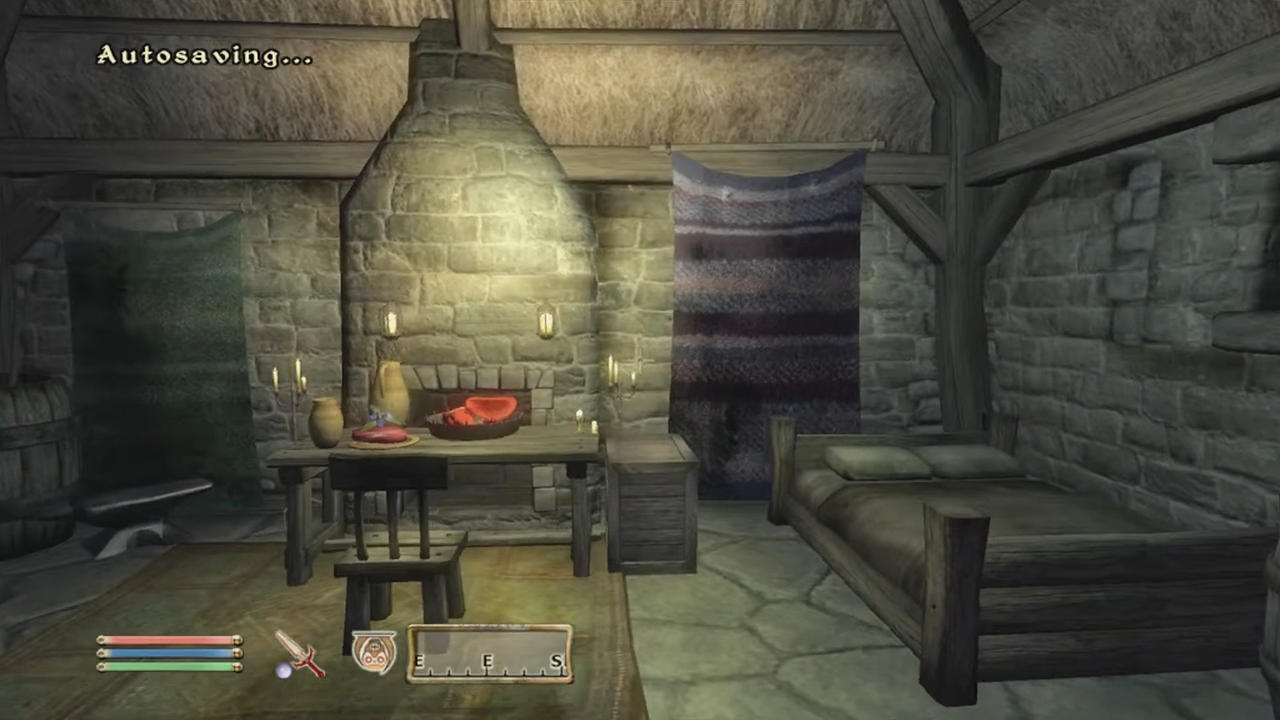Click the bread loaf on the table
The image size is (1280, 720).
[x=378, y=435]
